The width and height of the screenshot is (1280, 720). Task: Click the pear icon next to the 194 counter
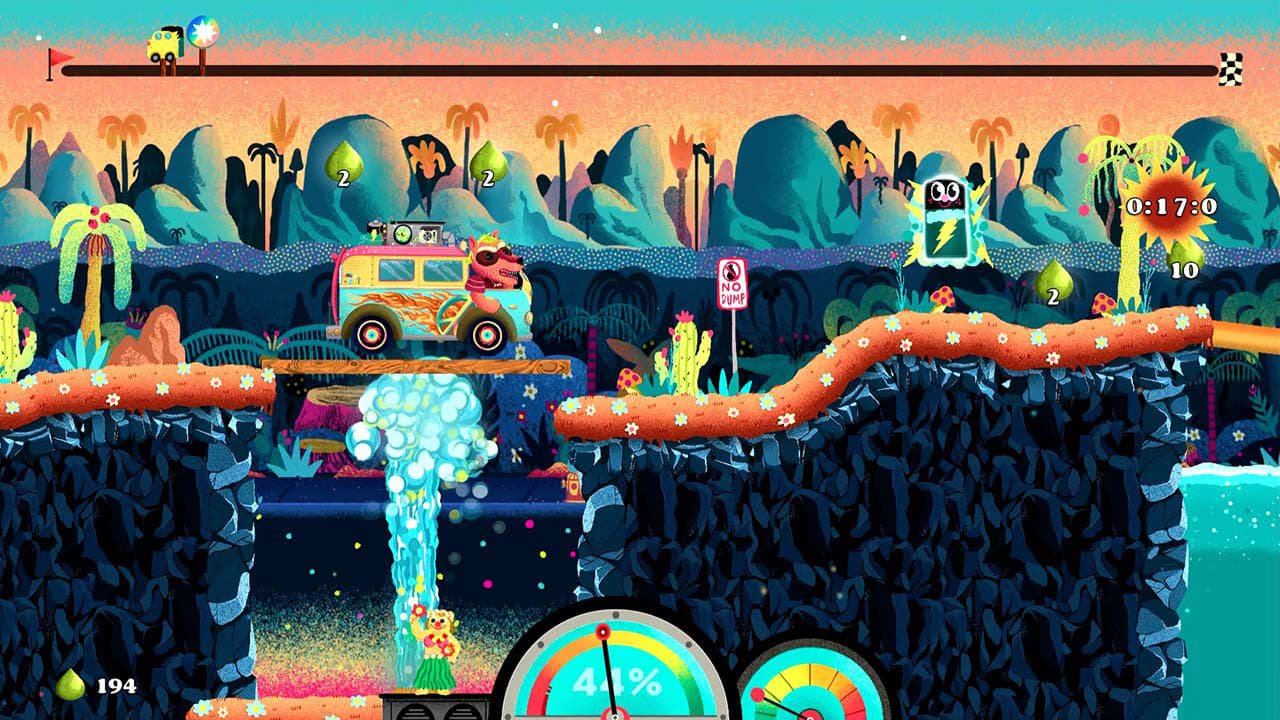coord(72,686)
